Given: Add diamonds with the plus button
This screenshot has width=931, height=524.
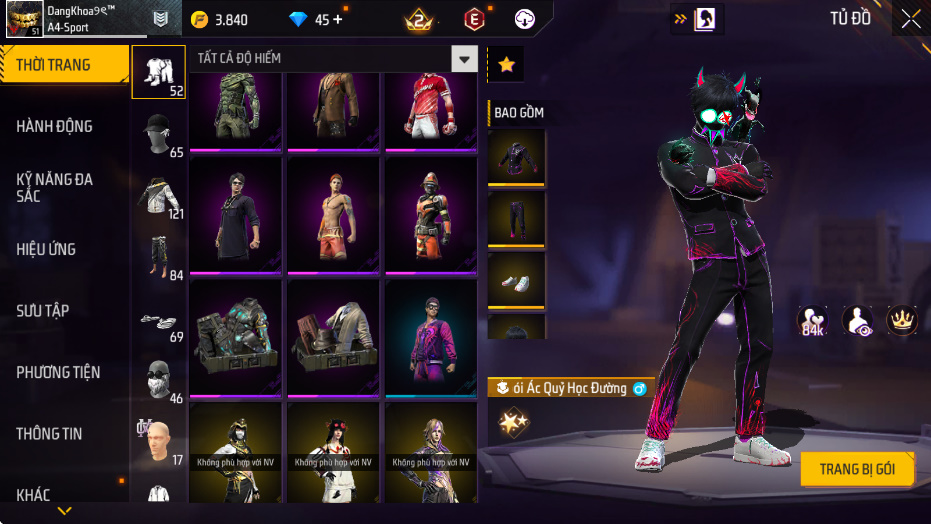Looking at the screenshot, I should coord(336,19).
